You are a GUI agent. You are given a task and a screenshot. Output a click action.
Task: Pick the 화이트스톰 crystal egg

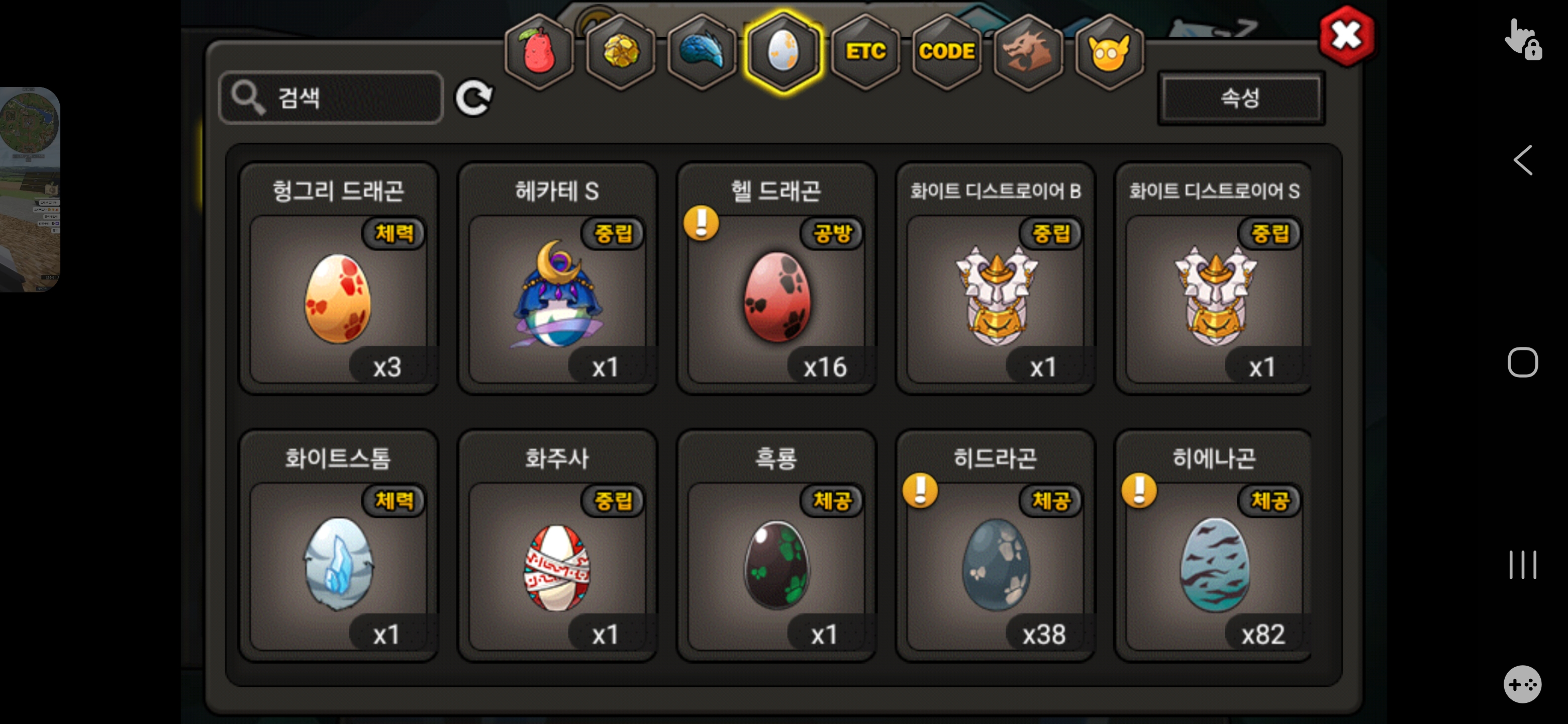338,566
